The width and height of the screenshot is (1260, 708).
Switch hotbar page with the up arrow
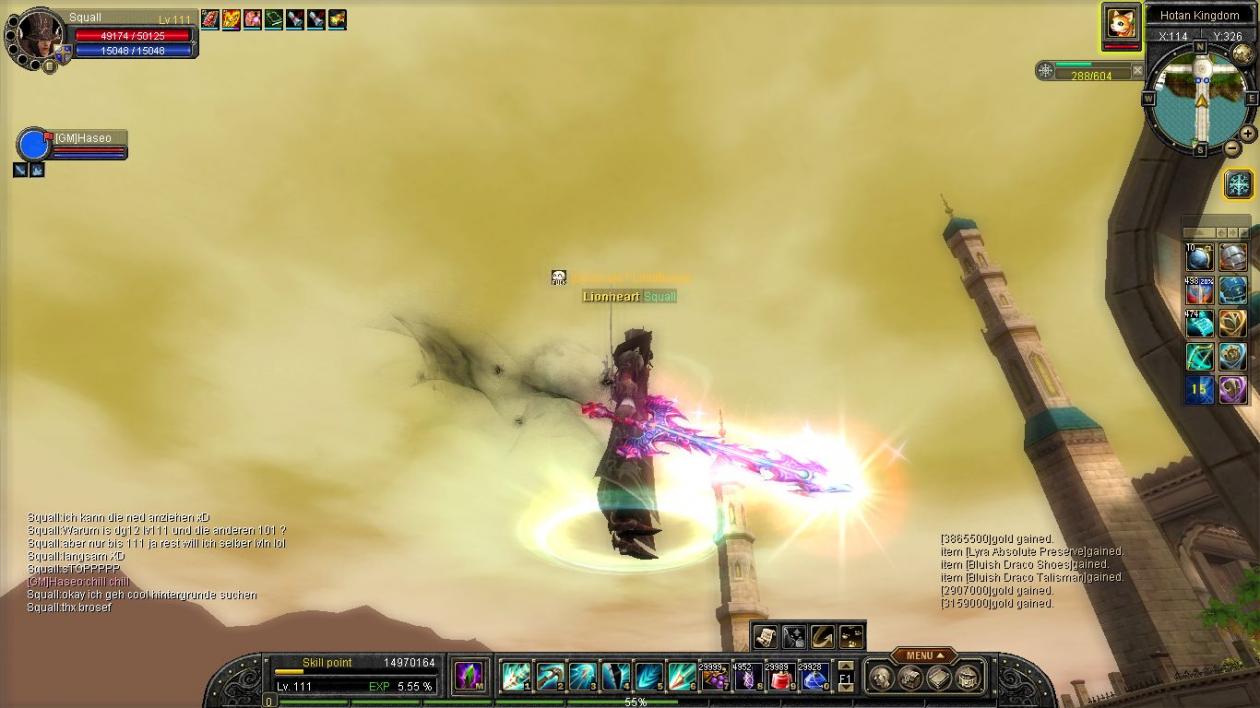pos(845,665)
